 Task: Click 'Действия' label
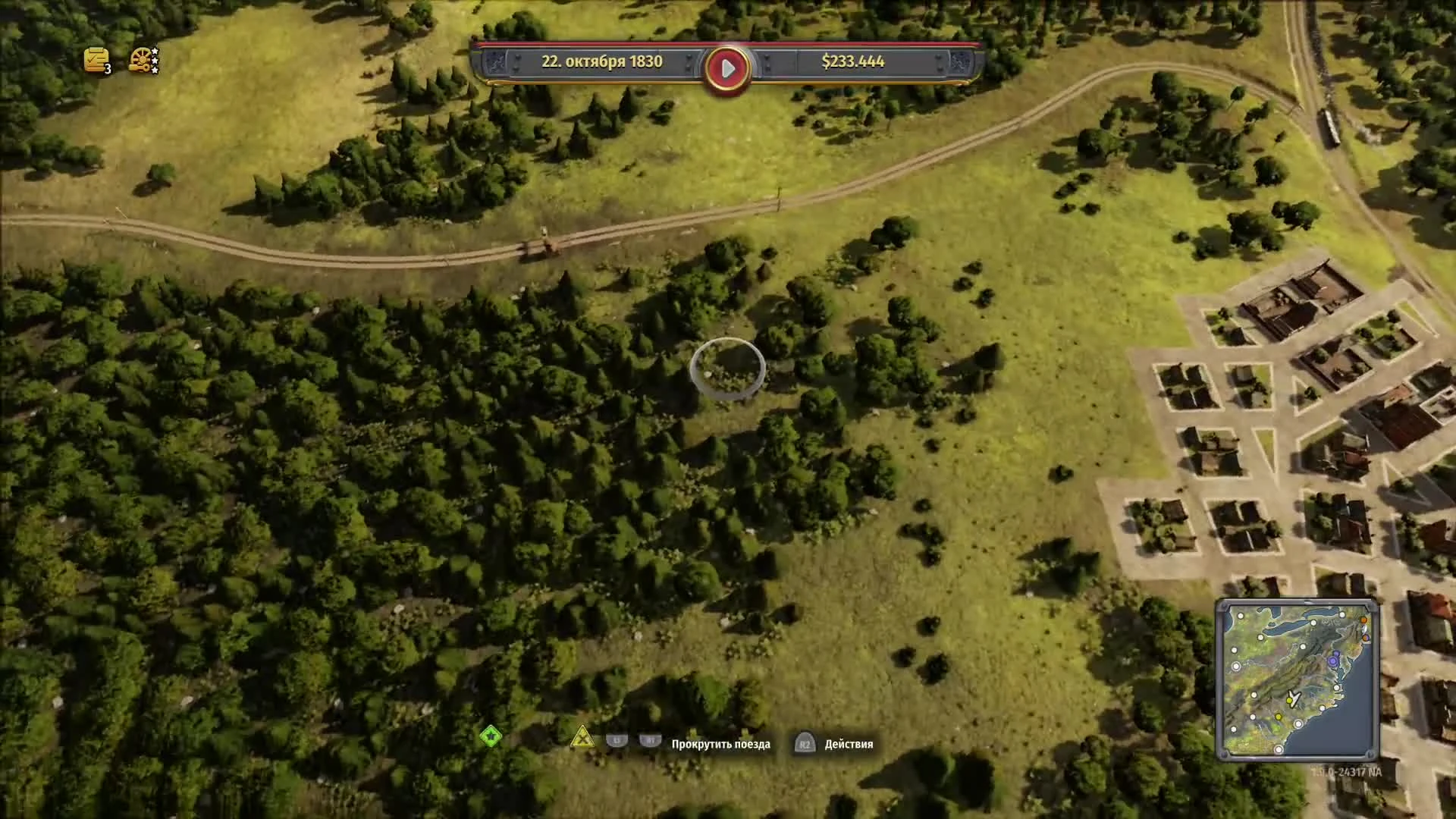(848, 744)
